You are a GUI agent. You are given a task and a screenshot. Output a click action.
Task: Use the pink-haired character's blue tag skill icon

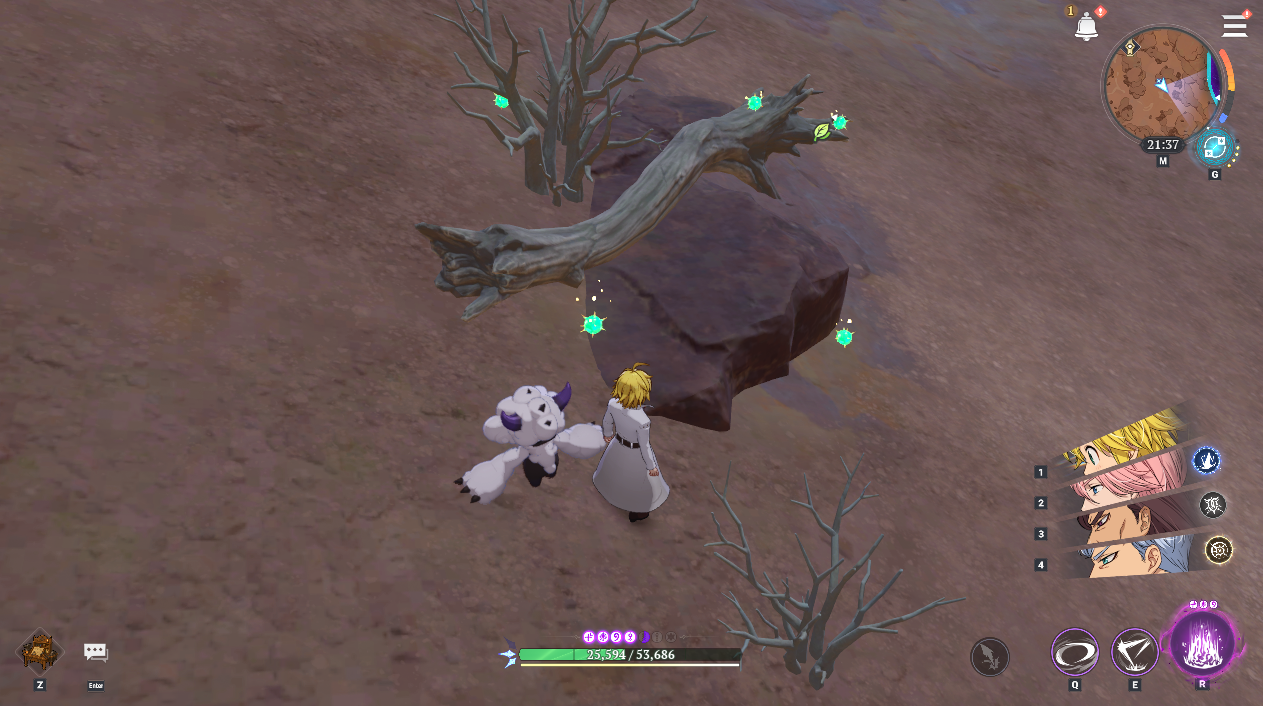click(x=1207, y=461)
